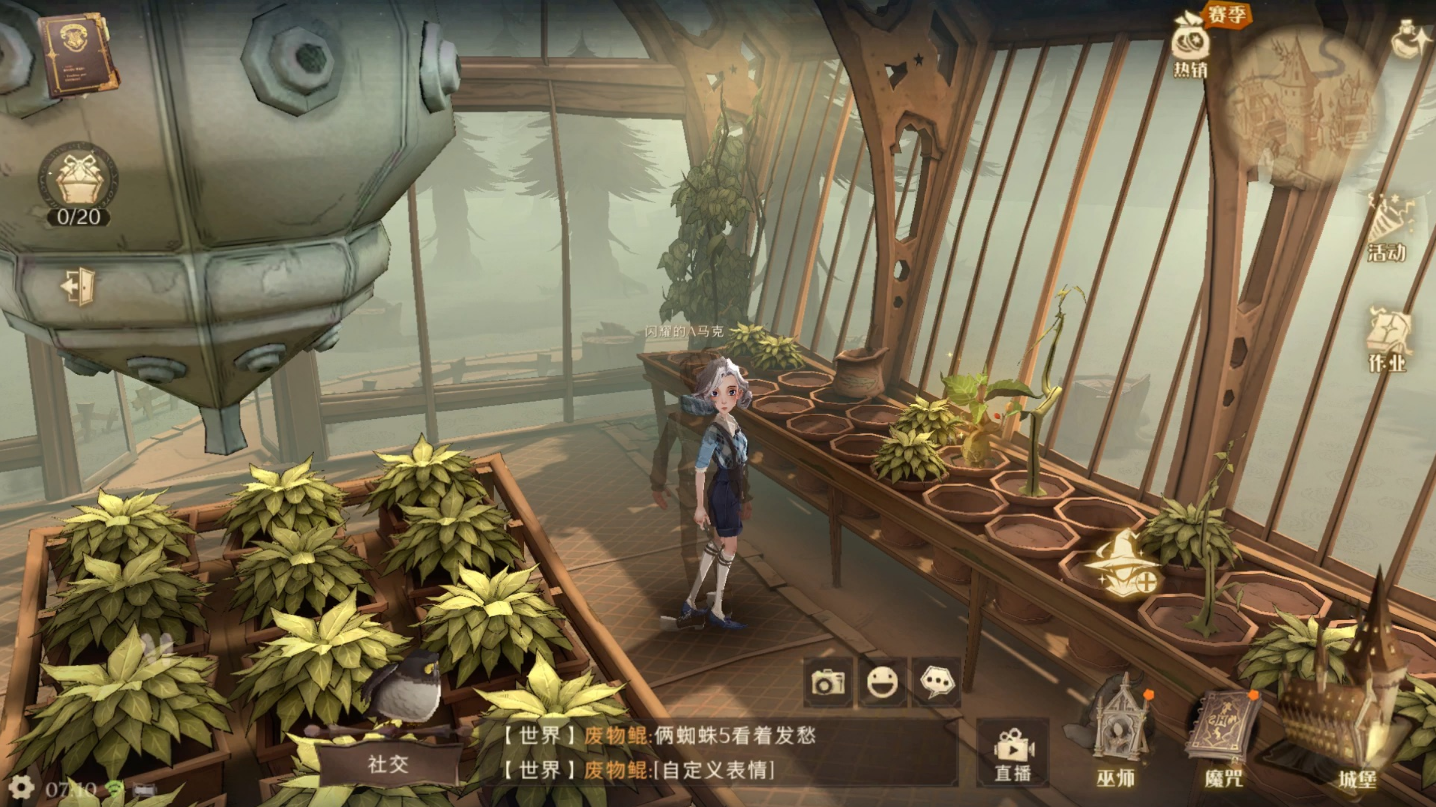Open the camera photo mode
The width and height of the screenshot is (1436, 807).
click(828, 682)
